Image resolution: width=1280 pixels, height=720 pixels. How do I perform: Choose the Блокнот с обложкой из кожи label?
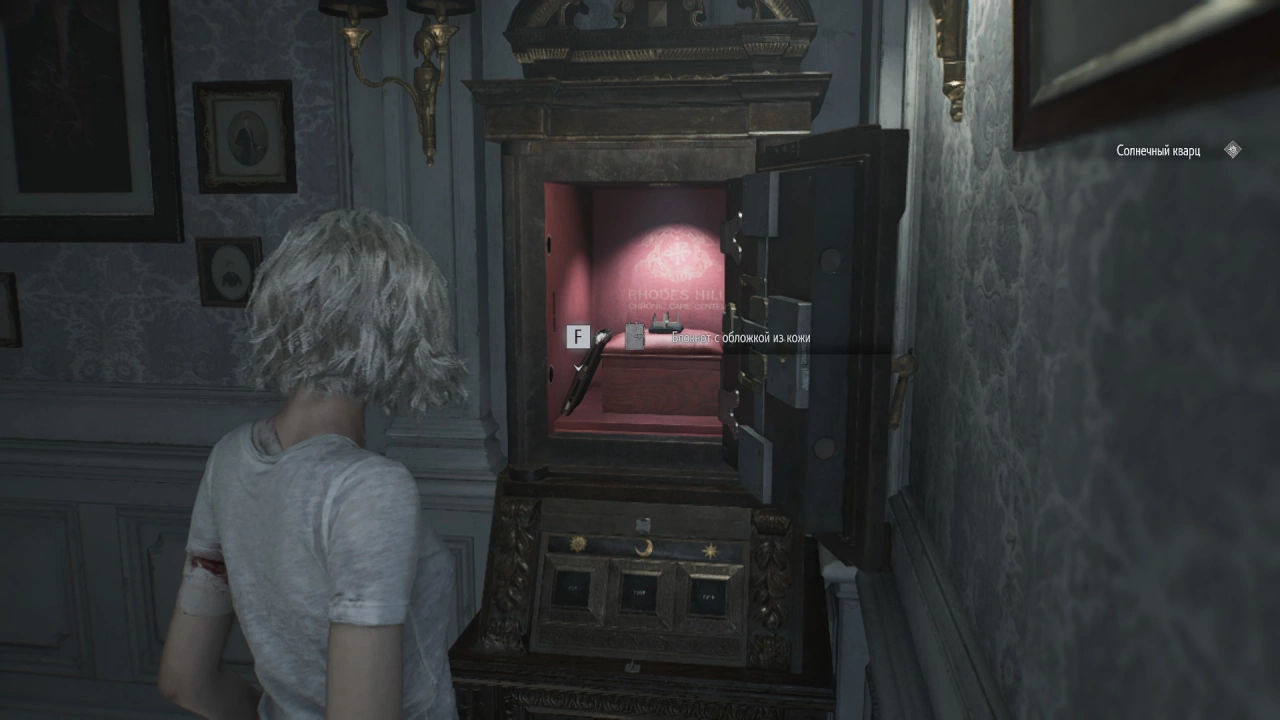(x=741, y=338)
